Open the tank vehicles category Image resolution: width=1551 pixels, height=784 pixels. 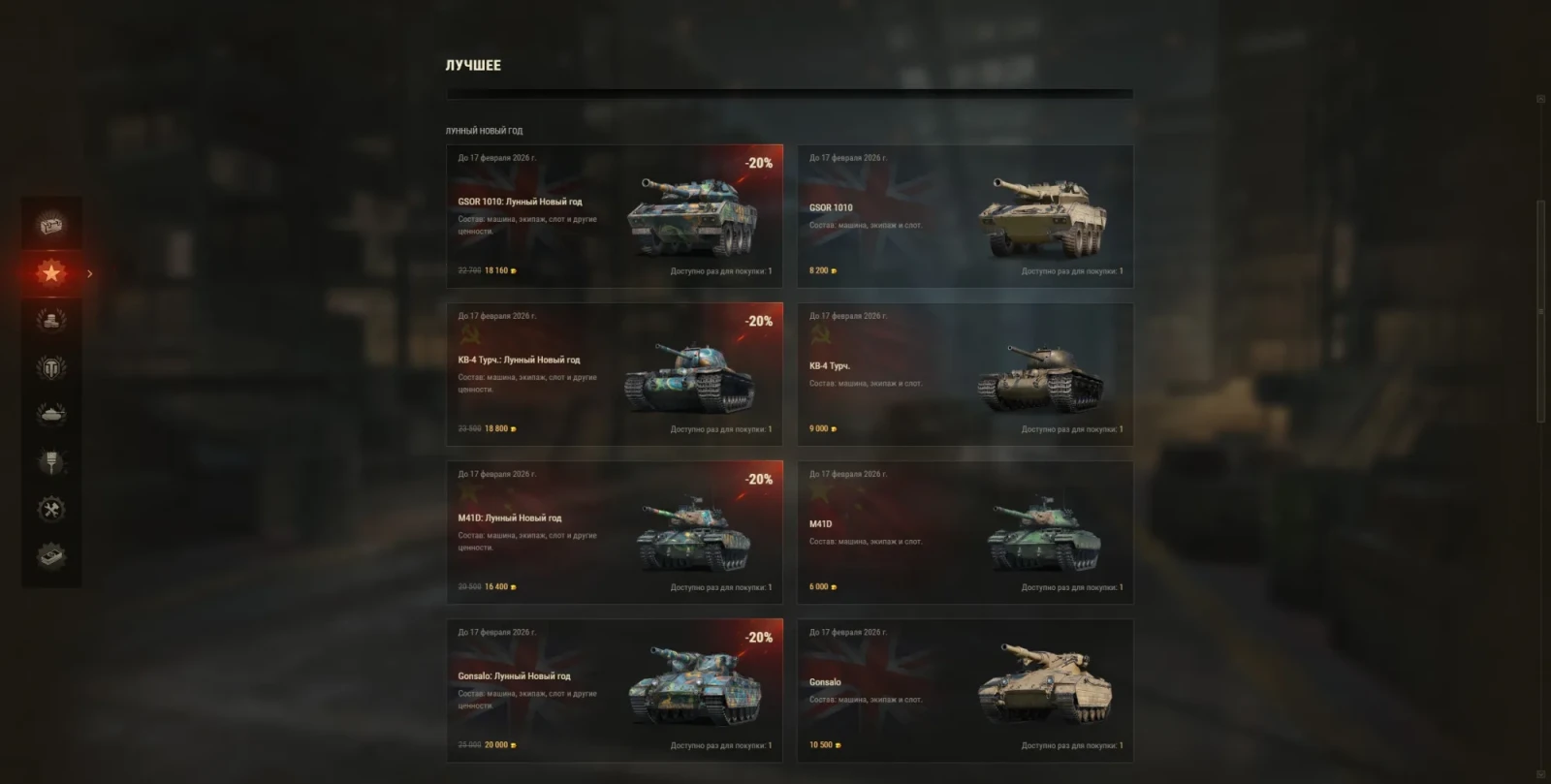point(51,415)
